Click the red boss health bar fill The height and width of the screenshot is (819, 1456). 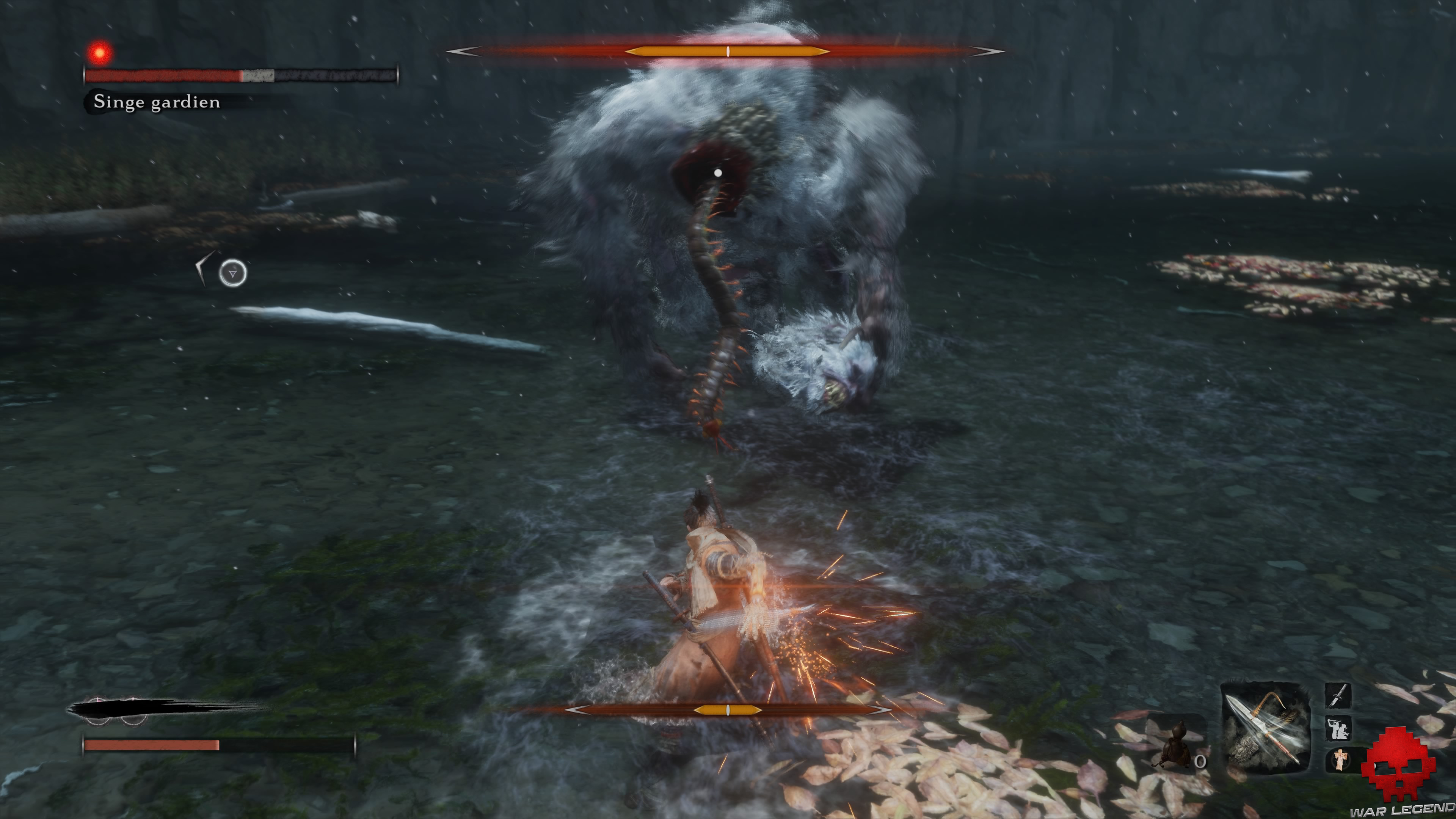(x=164, y=75)
